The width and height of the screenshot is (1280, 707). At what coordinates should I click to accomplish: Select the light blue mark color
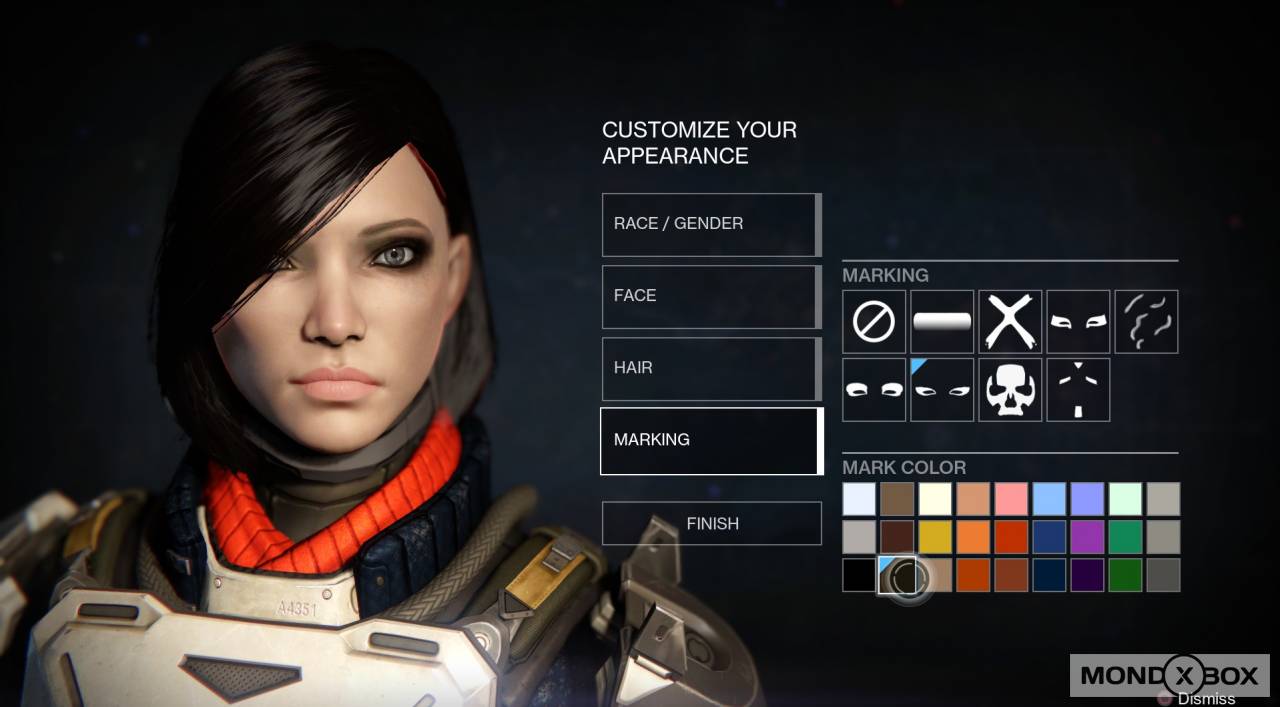click(1049, 499)
